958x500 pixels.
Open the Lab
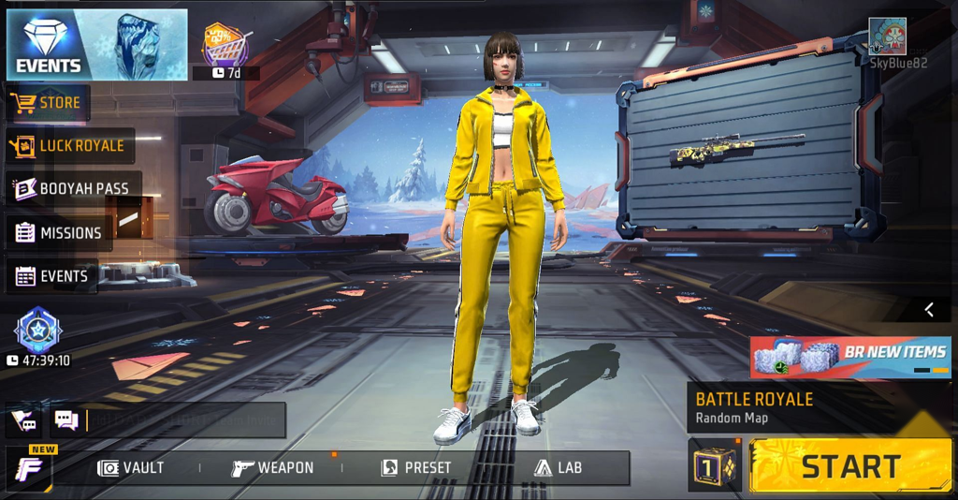558,468
